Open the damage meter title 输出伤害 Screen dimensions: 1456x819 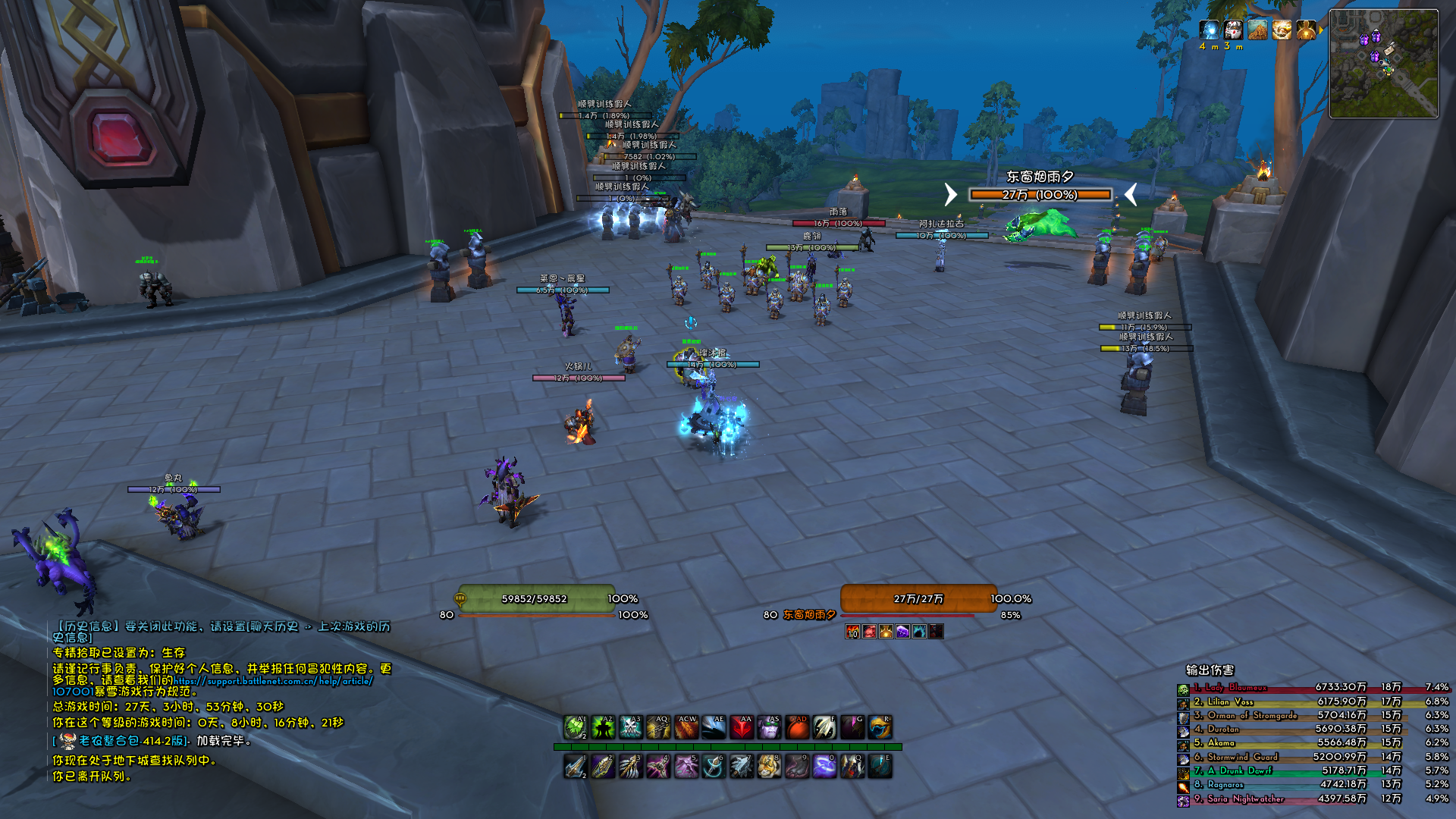[1210, 670]
